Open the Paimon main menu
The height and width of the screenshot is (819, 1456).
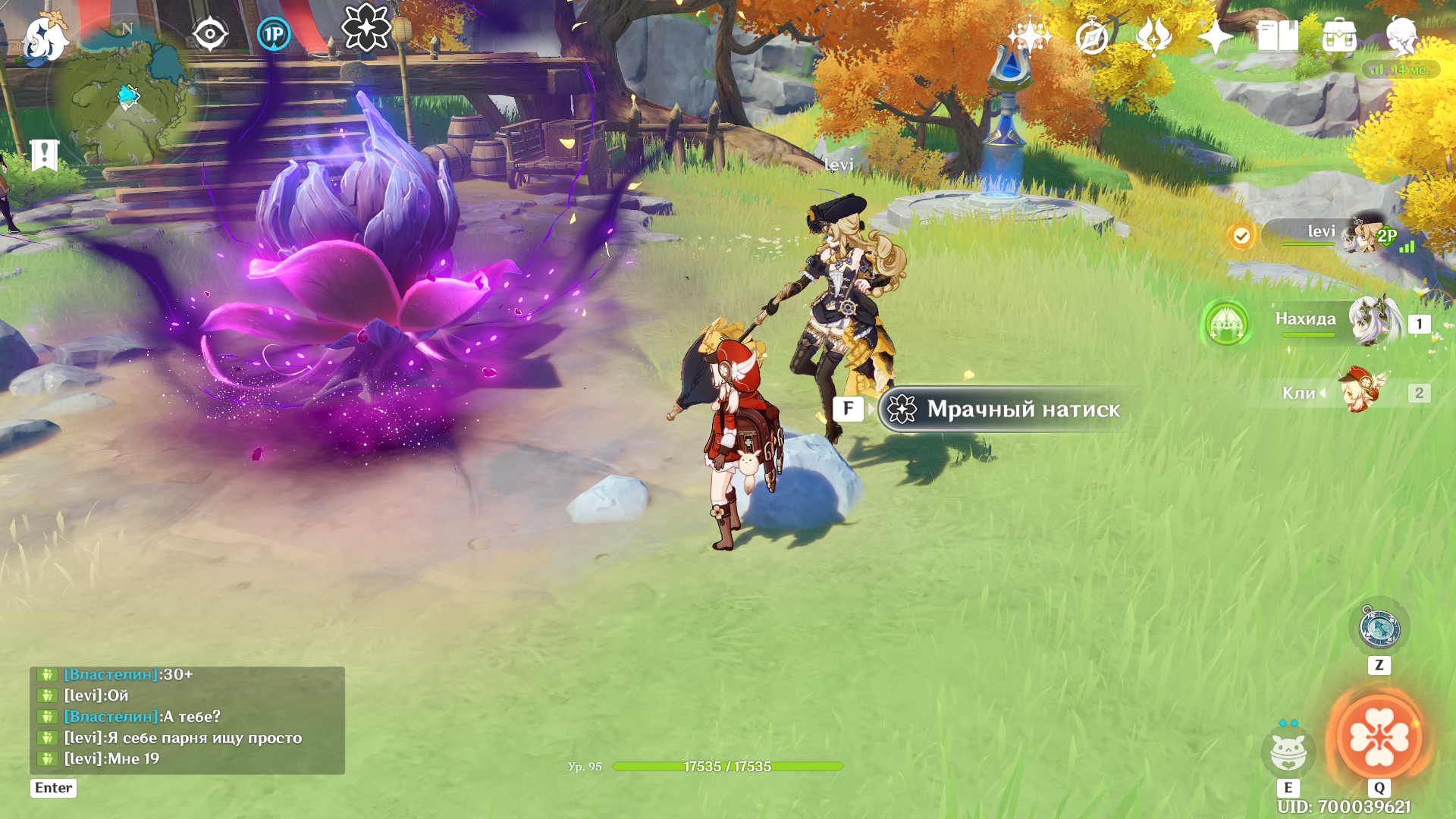pyautogui.click(x=44, y=38)
